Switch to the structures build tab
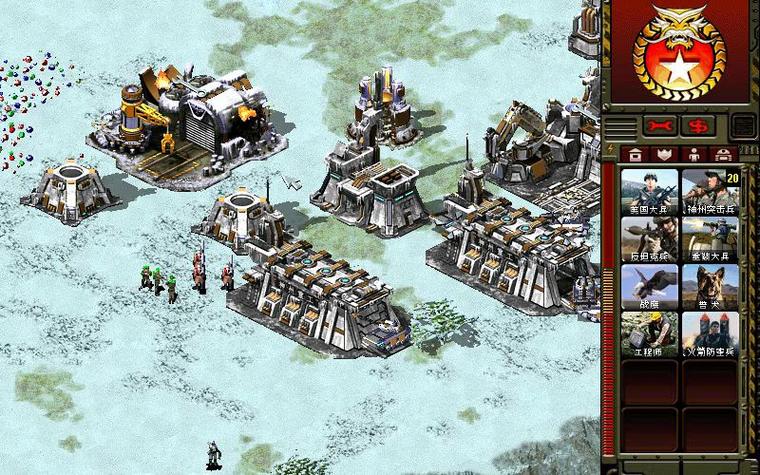This screenshot has height=475, width=760. [x=635, y=154]
